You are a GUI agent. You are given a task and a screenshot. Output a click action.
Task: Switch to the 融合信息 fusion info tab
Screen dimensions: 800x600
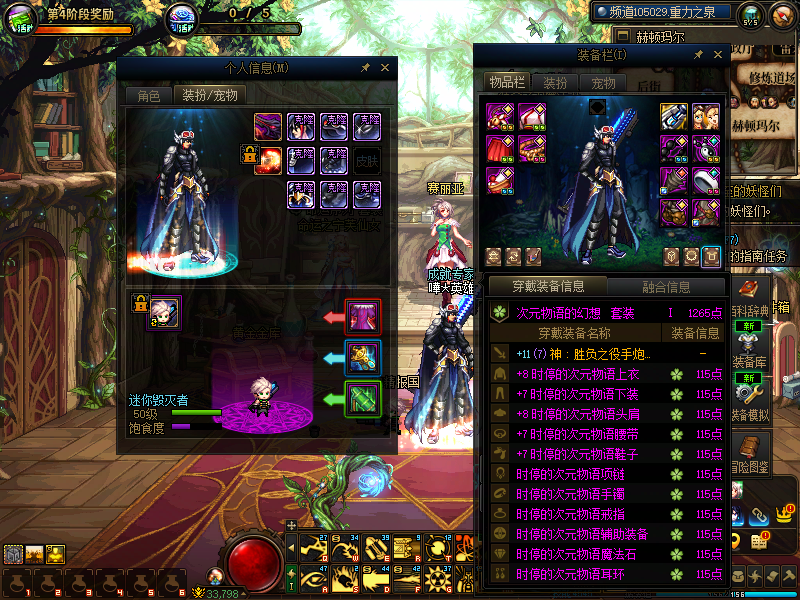coord(665,287)
